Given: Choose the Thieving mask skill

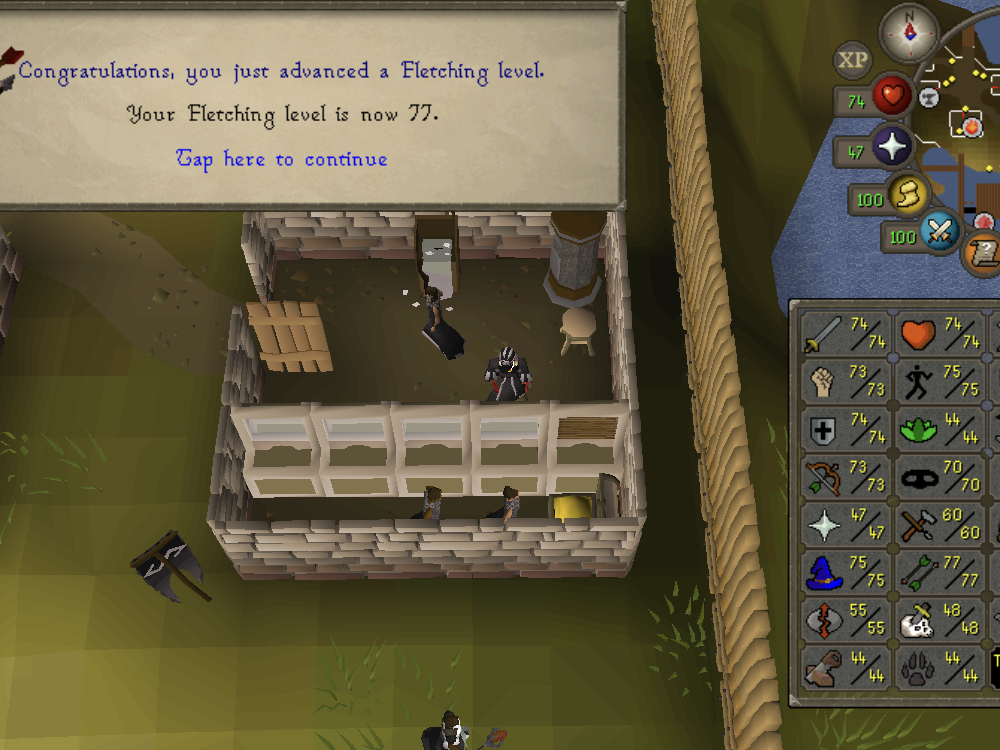Looking at the screenshot, I should [938, 477].
